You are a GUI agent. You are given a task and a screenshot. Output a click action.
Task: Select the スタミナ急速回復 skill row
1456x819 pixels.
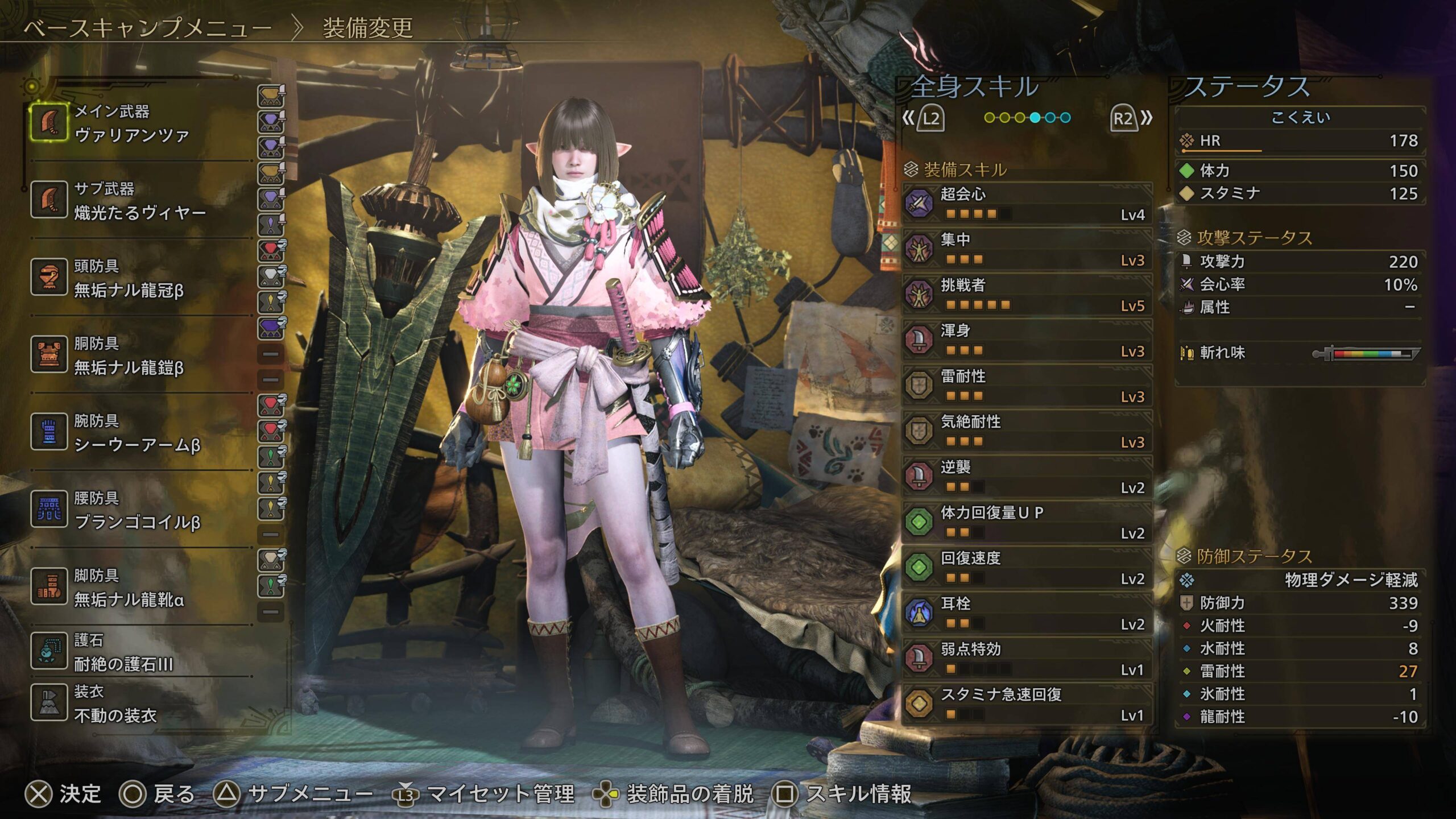[1027, 704]
